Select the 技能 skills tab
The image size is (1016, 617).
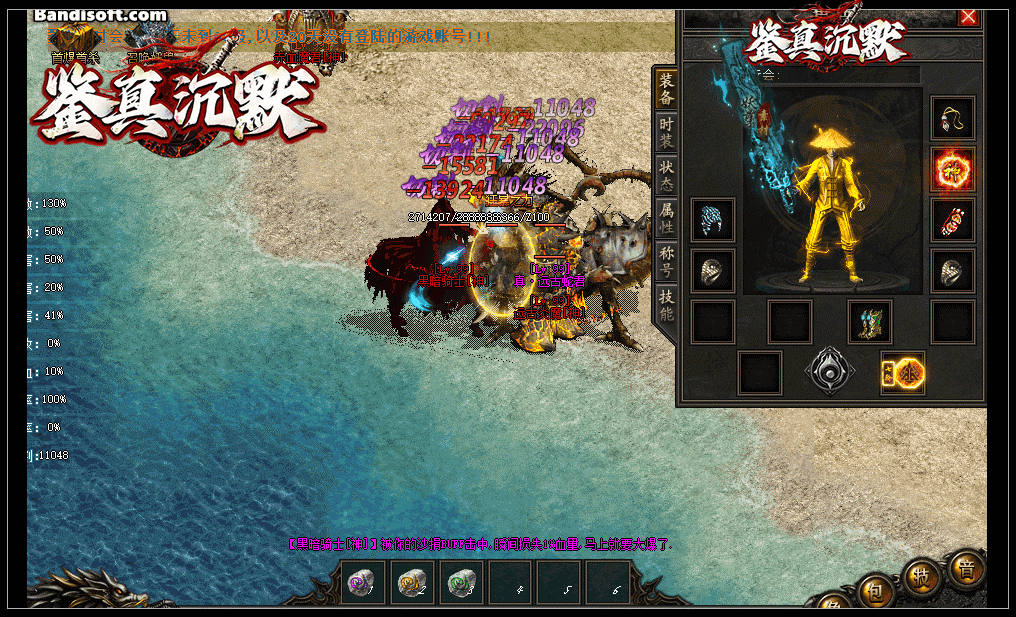[667, 306]
